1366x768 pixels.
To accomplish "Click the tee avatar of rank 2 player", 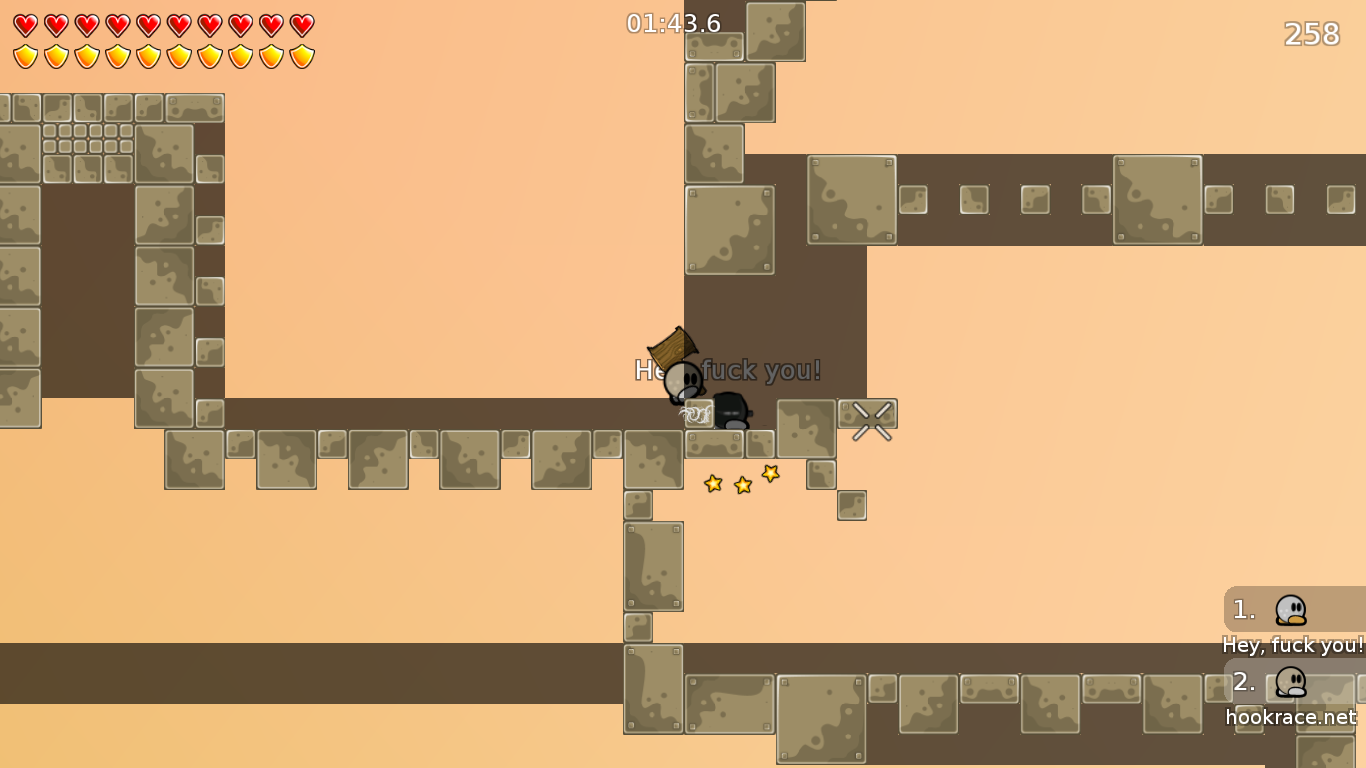I will coord(1292,683).
